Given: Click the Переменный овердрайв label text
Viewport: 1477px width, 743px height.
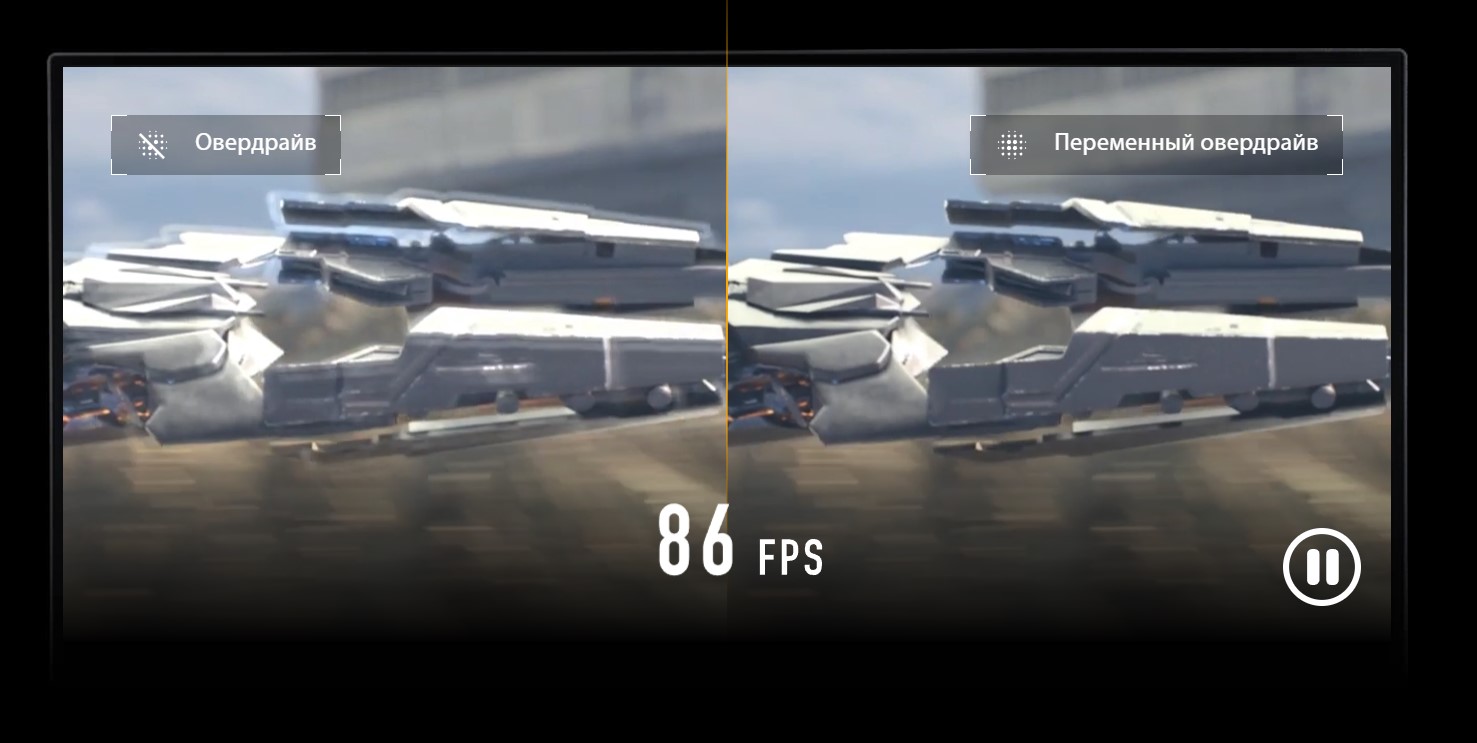Looking at the screenshot, I should (x=1184, y=142).
